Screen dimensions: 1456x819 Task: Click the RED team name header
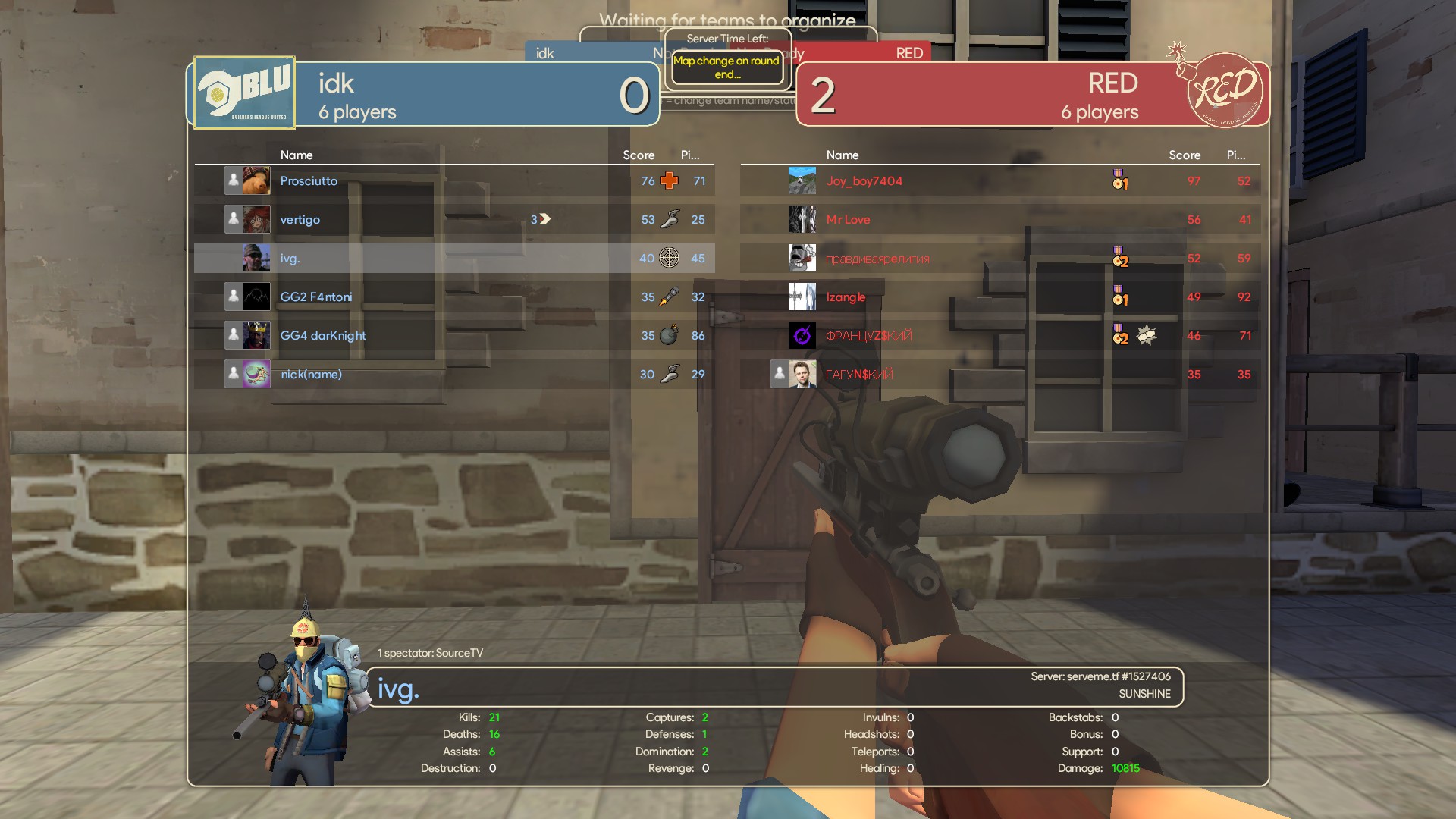(x=1112, y=83)
